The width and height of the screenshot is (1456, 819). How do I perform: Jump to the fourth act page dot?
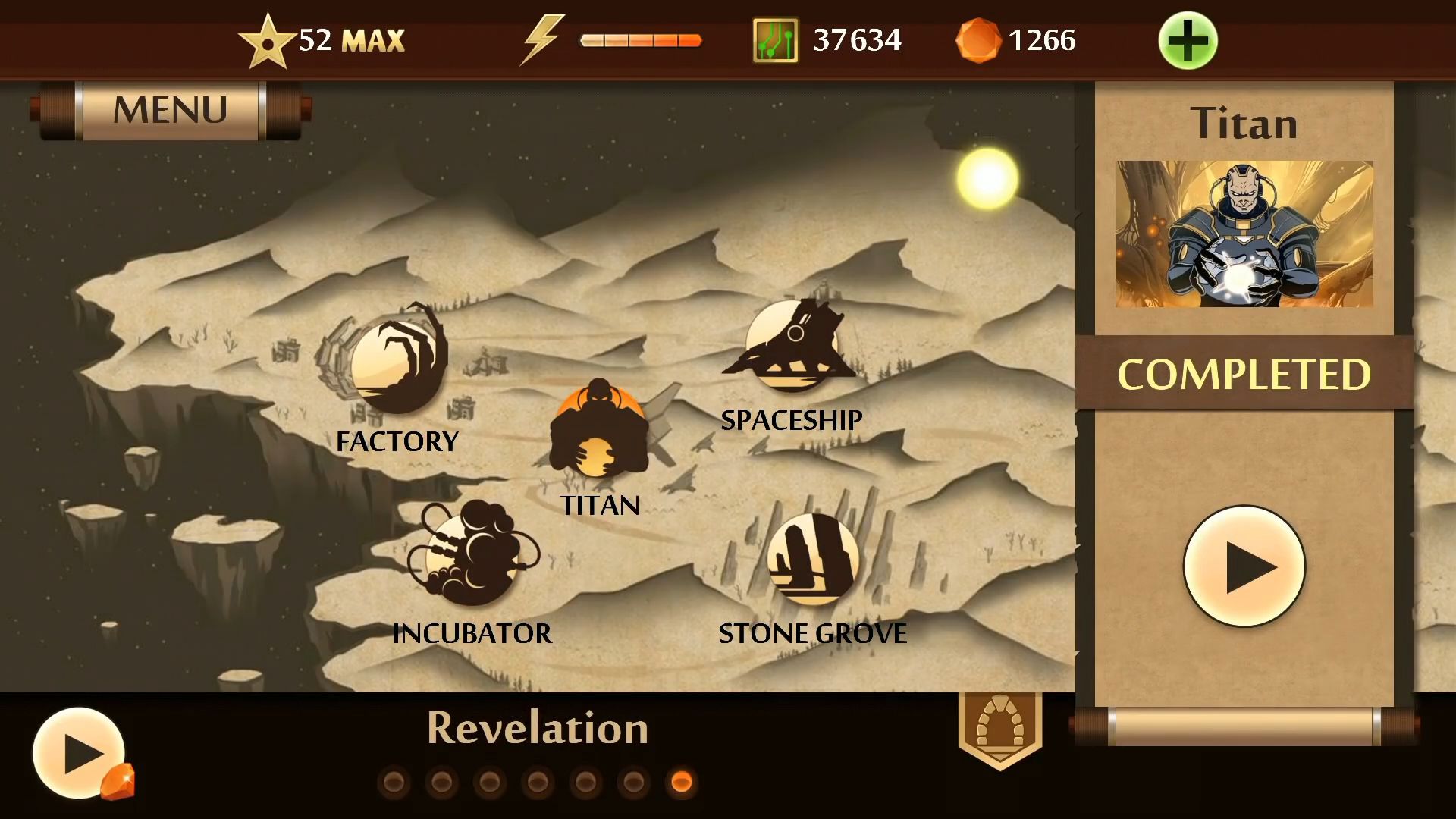pos(538,782)
